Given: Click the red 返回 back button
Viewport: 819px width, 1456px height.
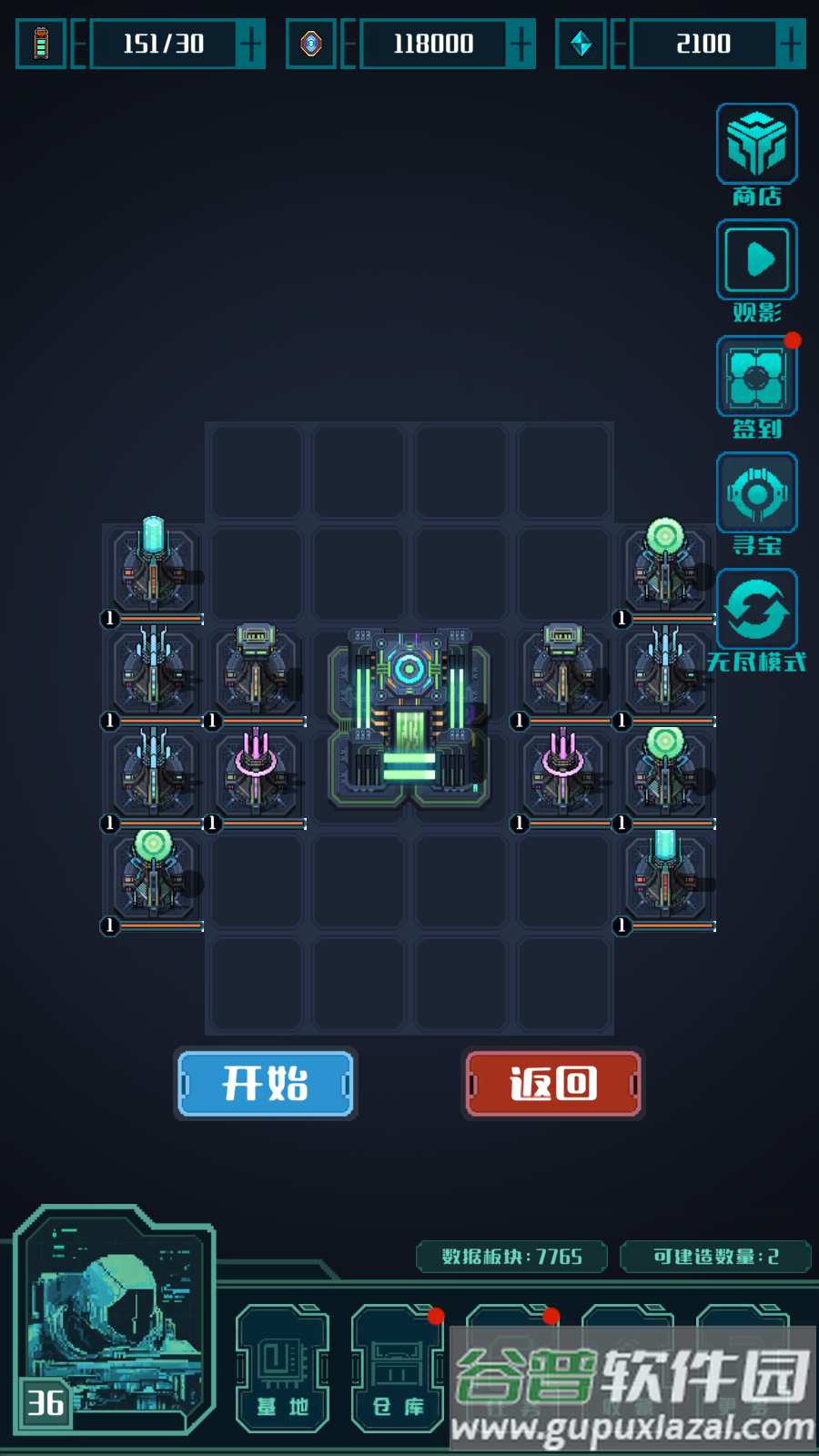Looking at the screenshot, I should 553,1083.
